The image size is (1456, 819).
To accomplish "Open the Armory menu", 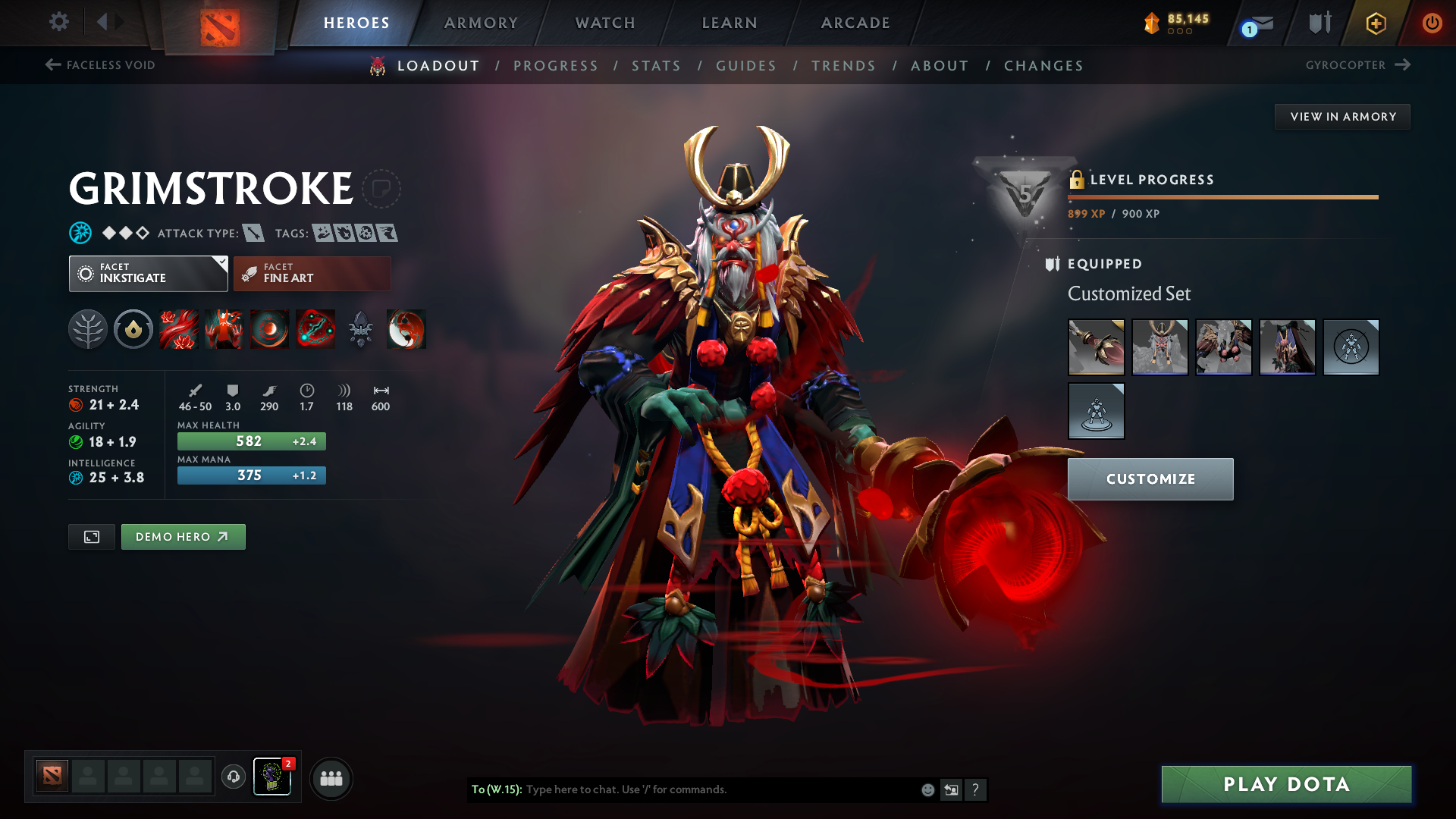I will [x=481, y=23].
